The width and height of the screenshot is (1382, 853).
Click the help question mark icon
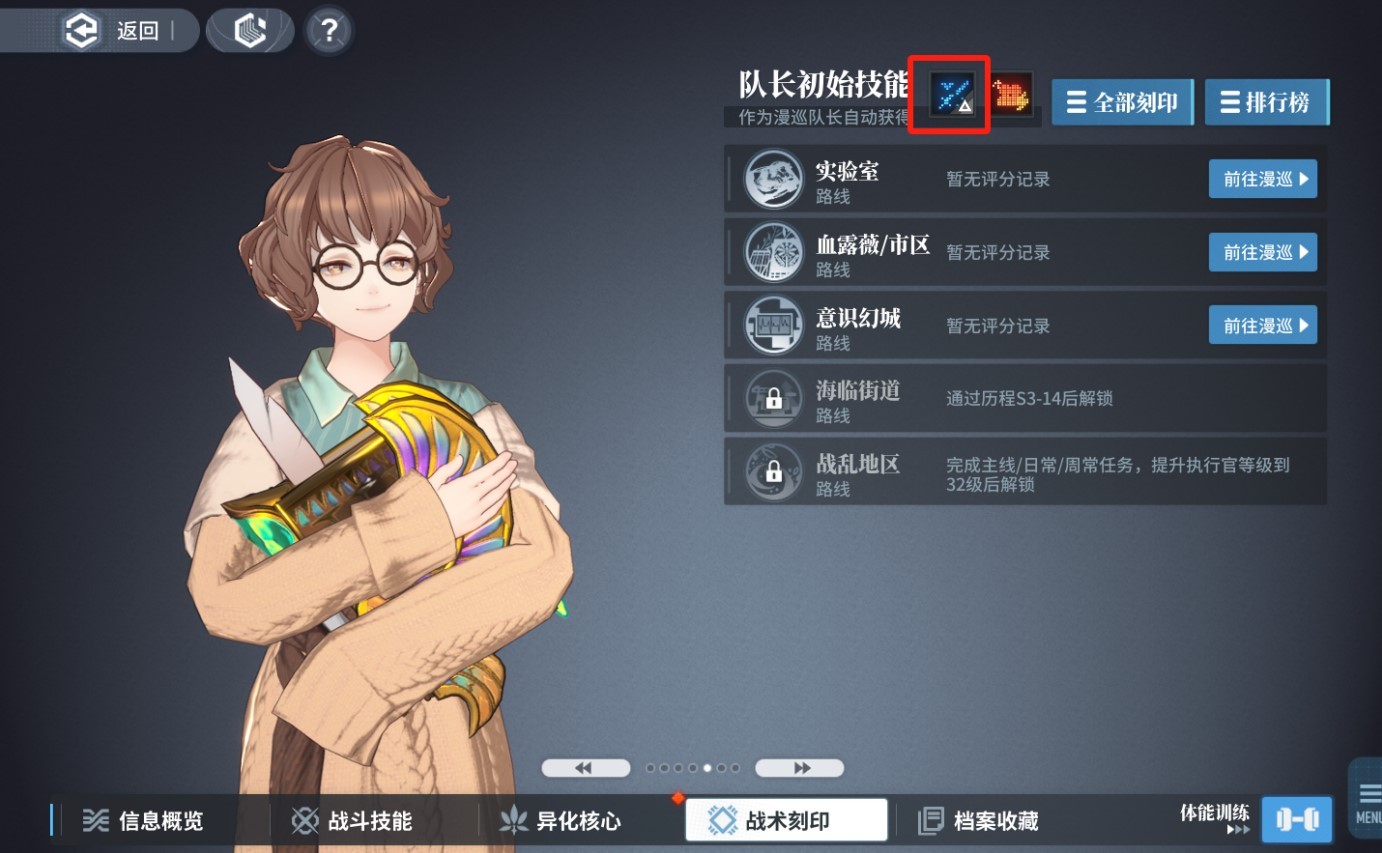tap(328, 29)
